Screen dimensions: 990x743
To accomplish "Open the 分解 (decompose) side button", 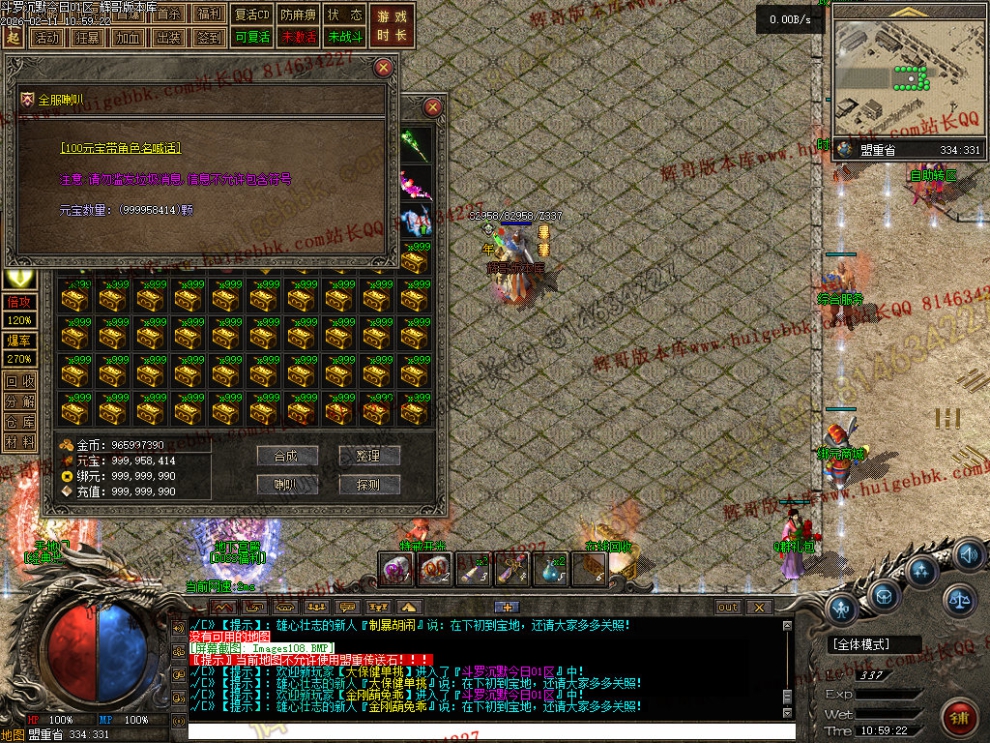I will coord(19,401).
